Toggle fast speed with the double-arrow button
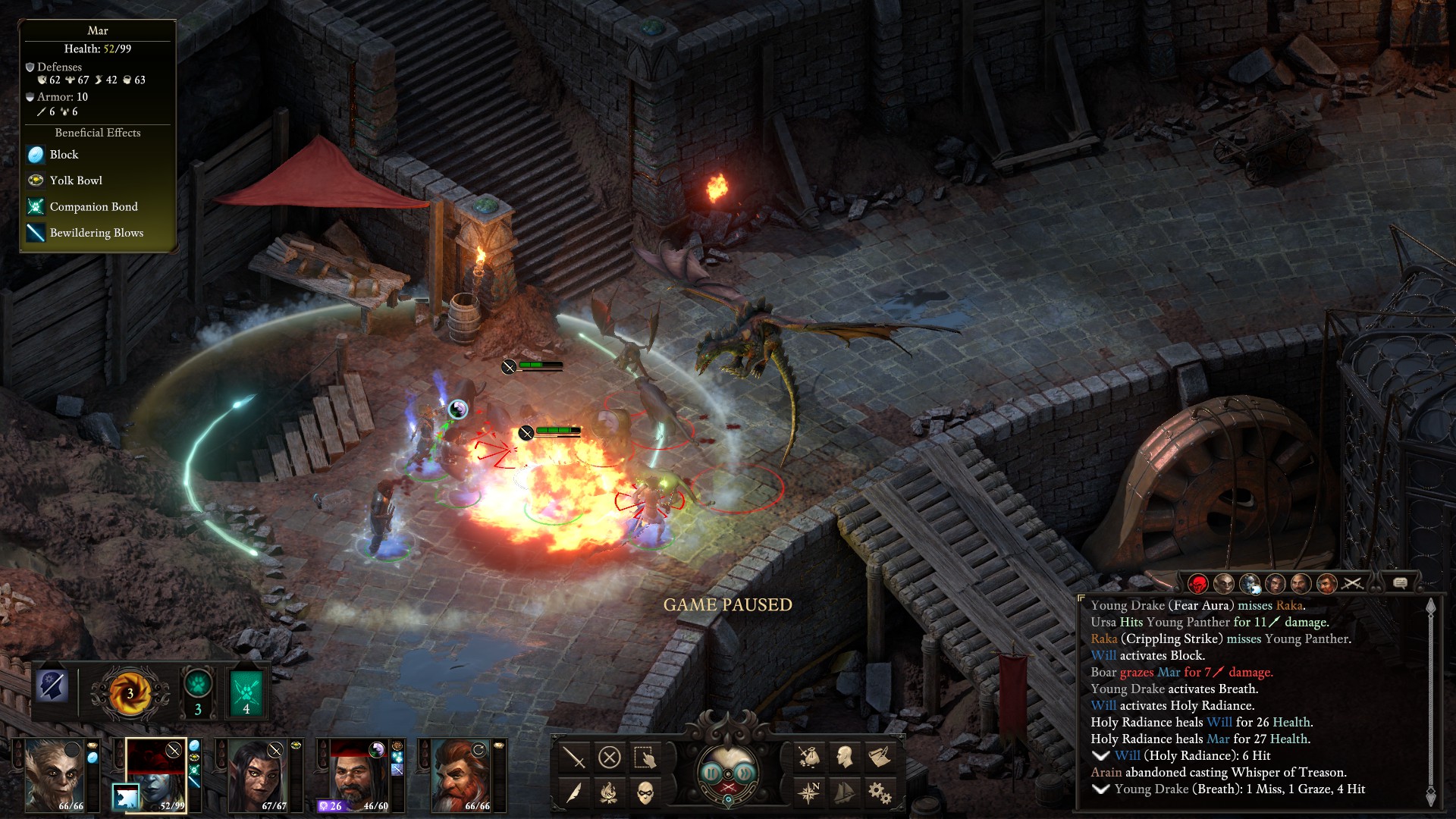Screen dimensions: 1456x819 coord(745,773)
